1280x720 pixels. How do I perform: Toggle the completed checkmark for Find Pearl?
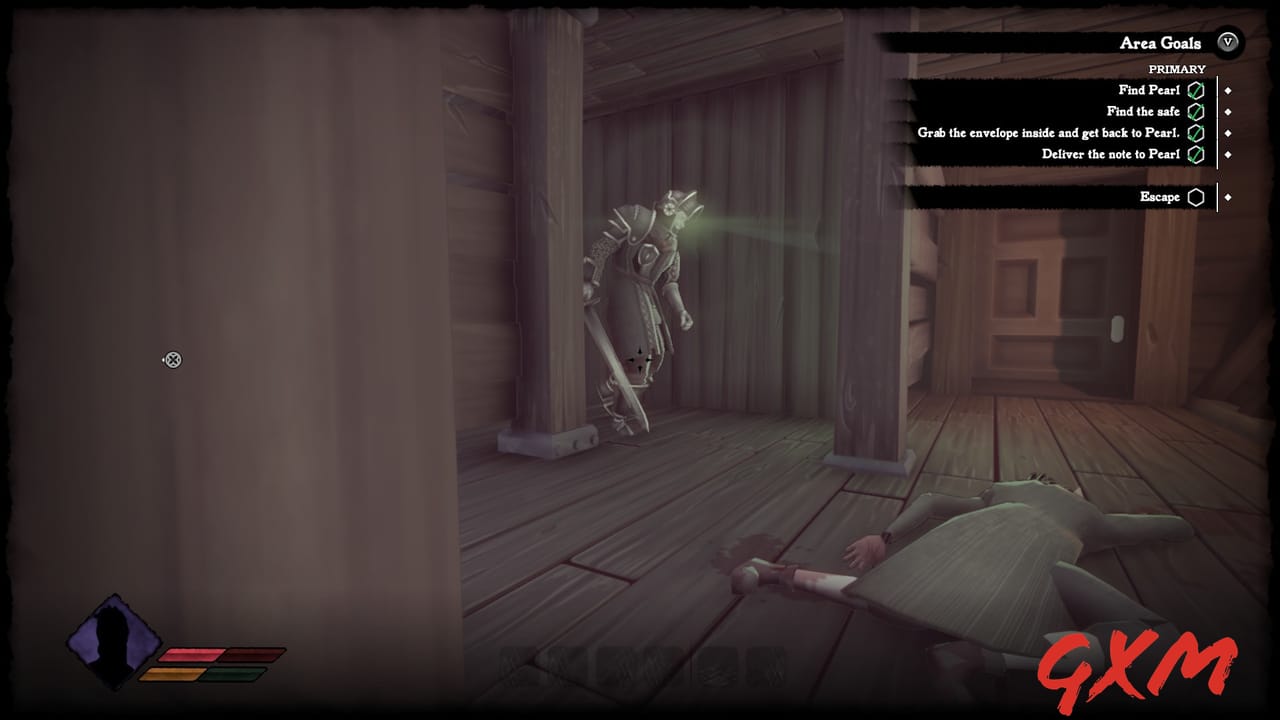(1196, 90)
